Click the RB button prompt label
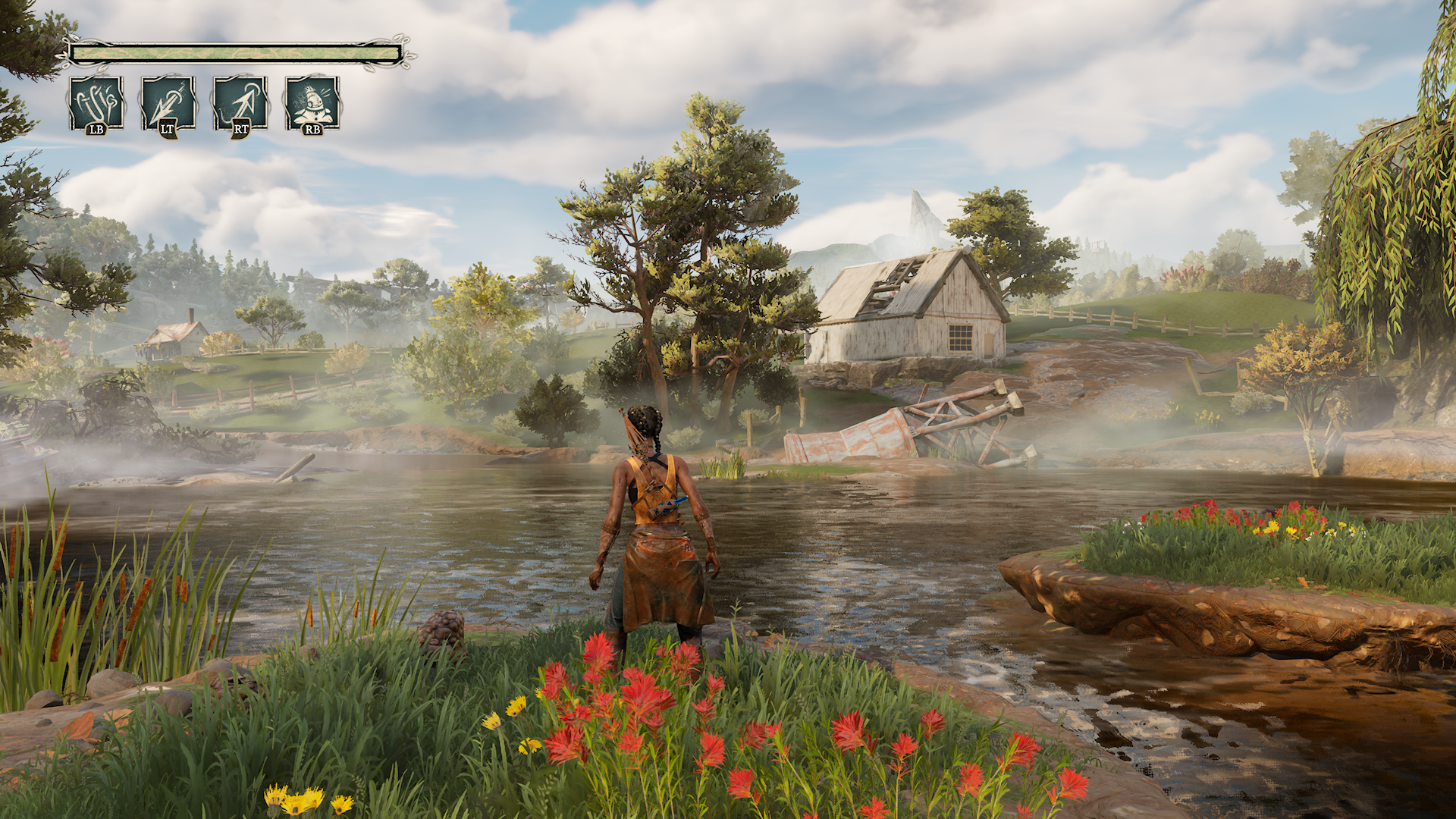Viewport: 1456px width, 819px height. 312,130
